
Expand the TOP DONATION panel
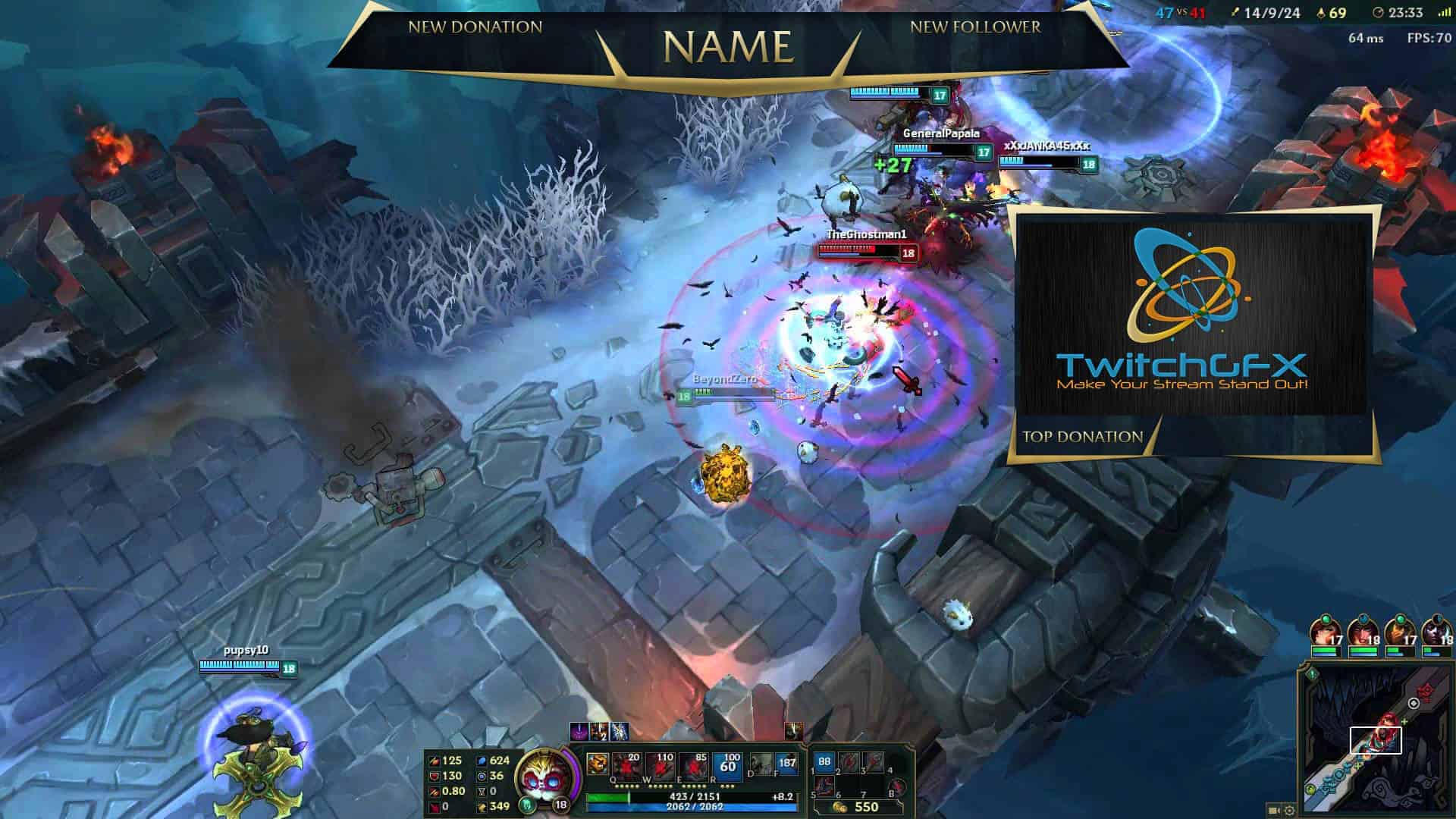(x=1083, y=436)
